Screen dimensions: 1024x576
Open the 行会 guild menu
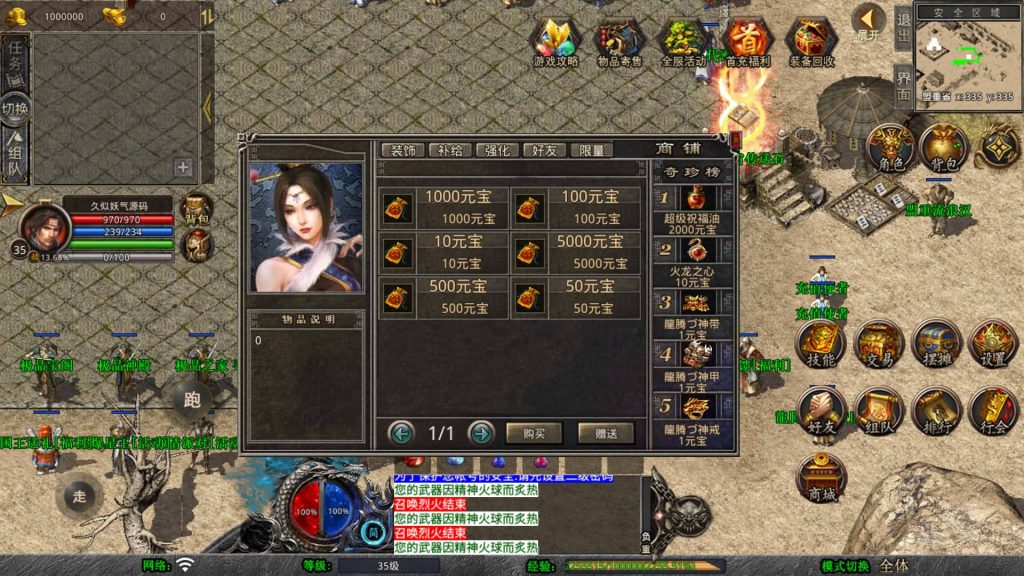coord(993,411)
